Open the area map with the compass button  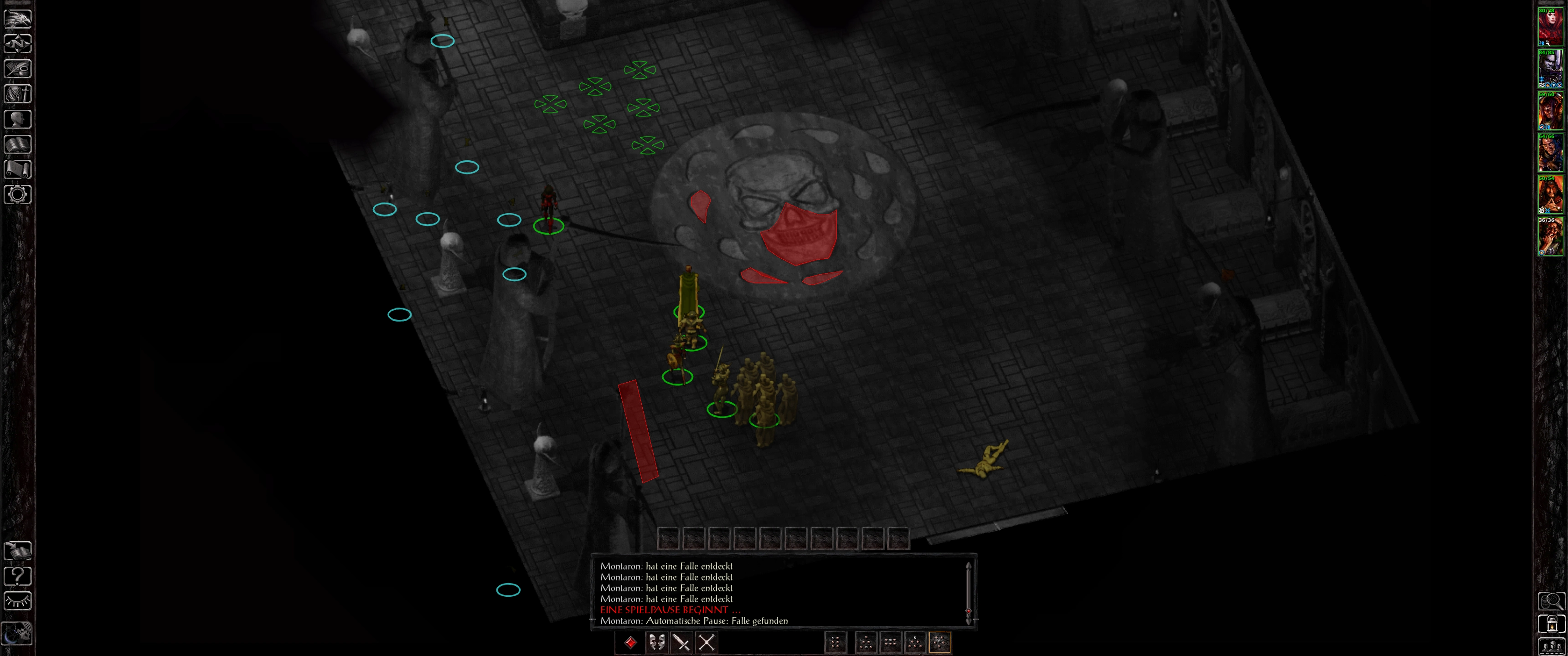pos(18,44)
